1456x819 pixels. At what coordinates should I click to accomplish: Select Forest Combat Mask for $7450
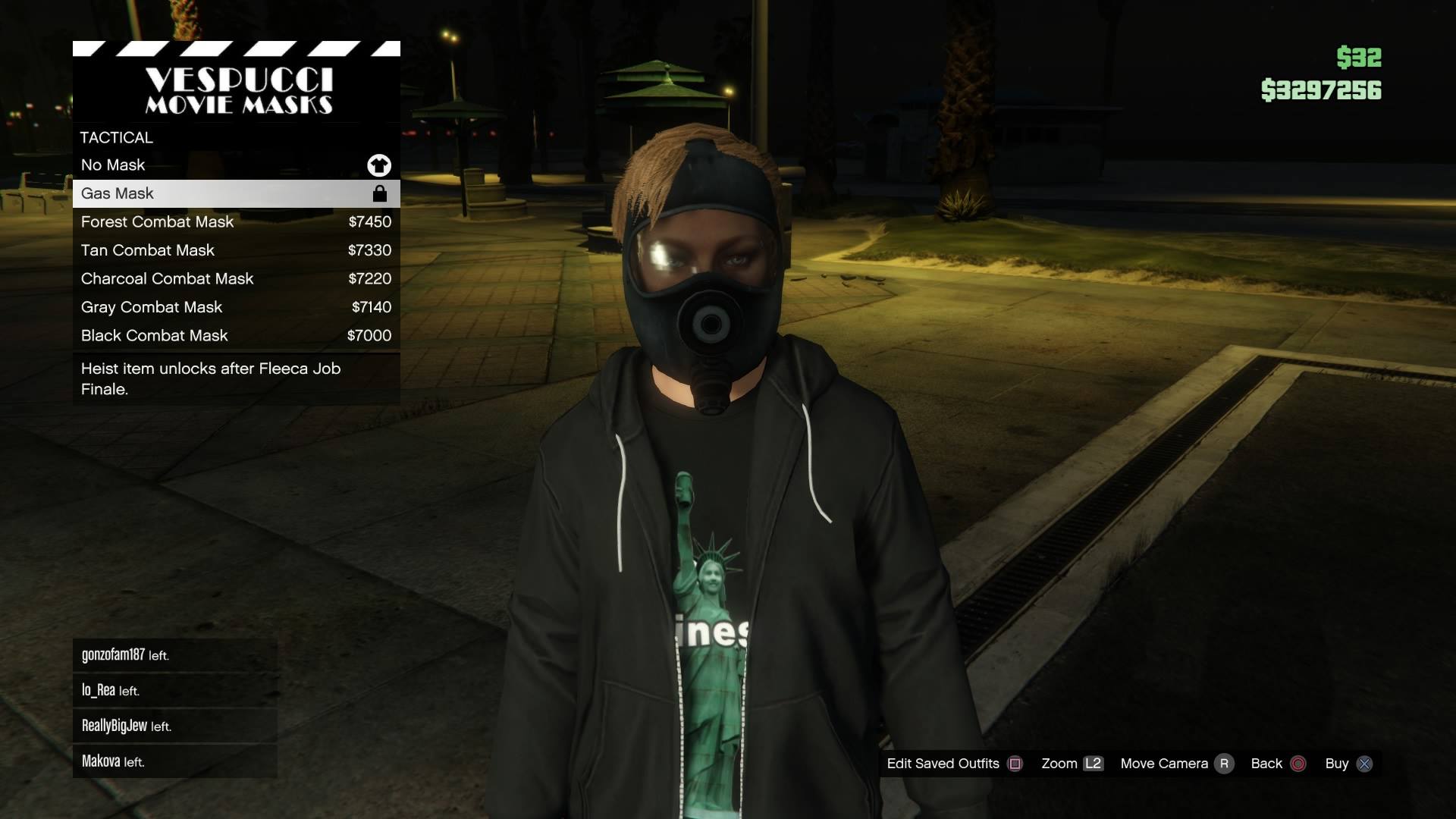[x=236, y=222]
